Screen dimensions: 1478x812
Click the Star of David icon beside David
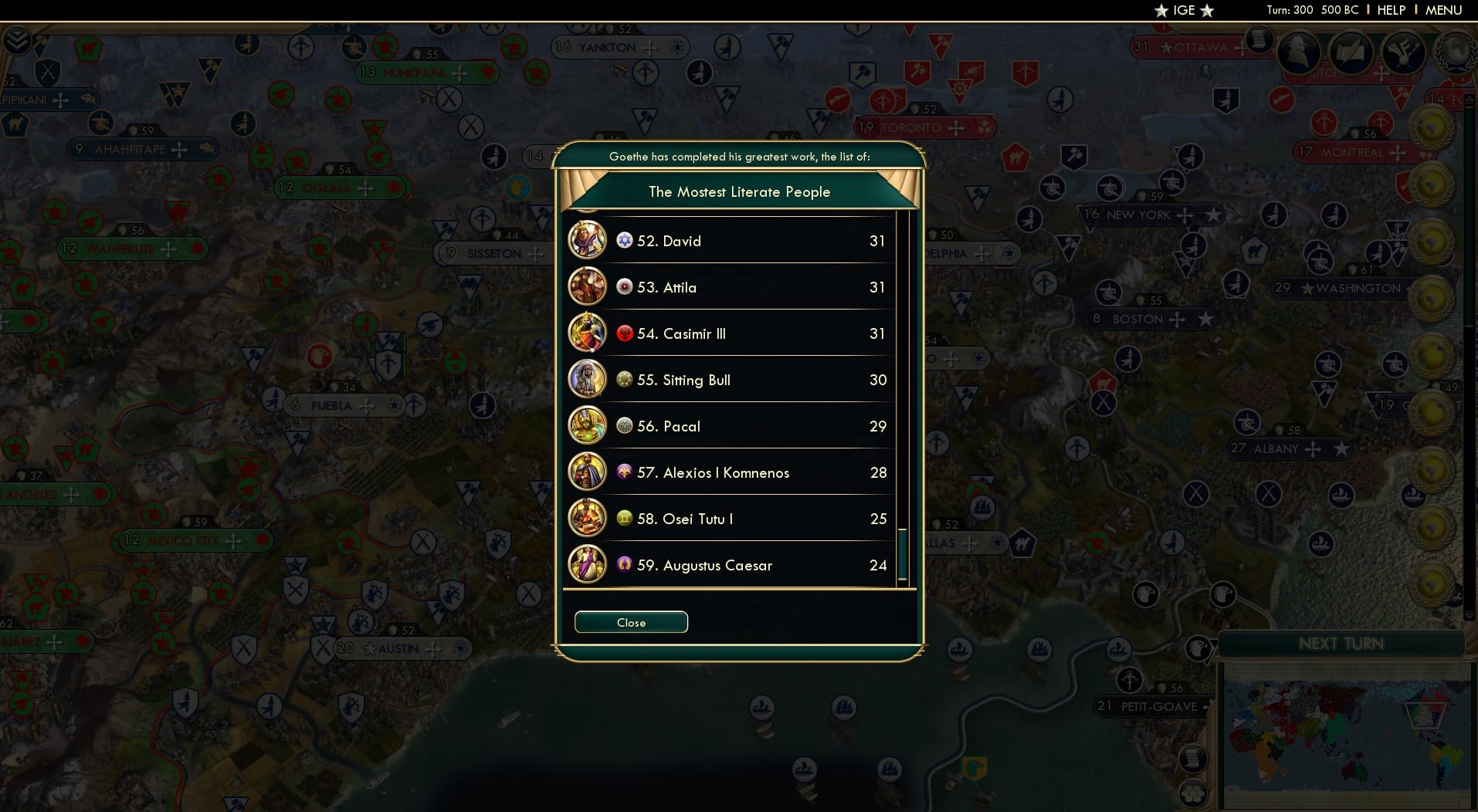624,240
